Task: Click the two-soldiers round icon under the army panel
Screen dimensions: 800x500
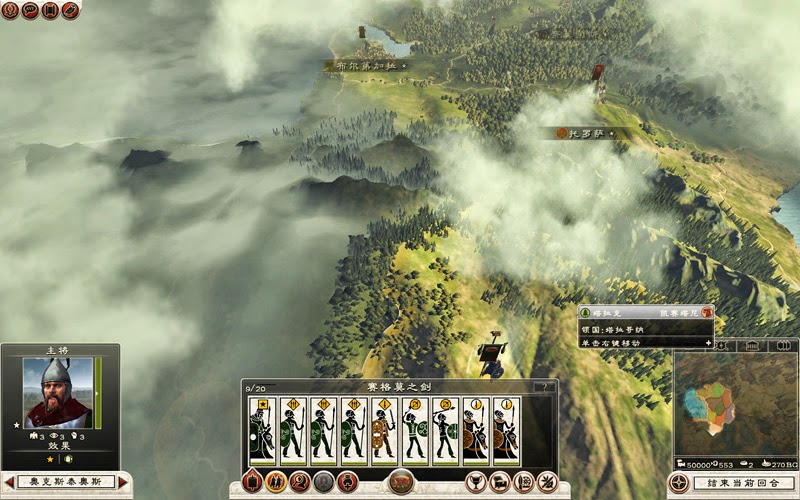Action: pos(275,482)
